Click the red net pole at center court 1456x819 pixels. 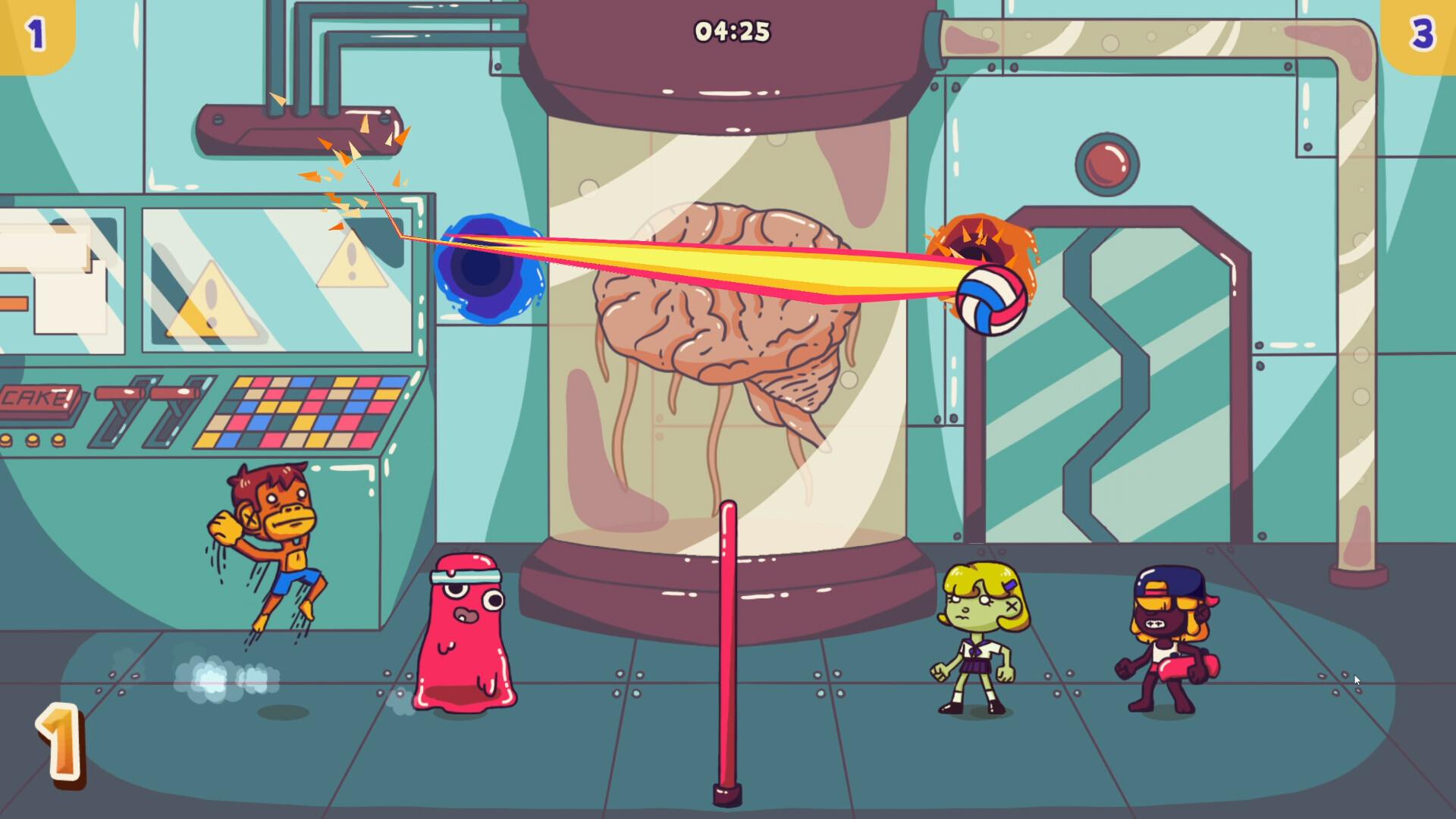pyautogui.click(x=730, y=645)
